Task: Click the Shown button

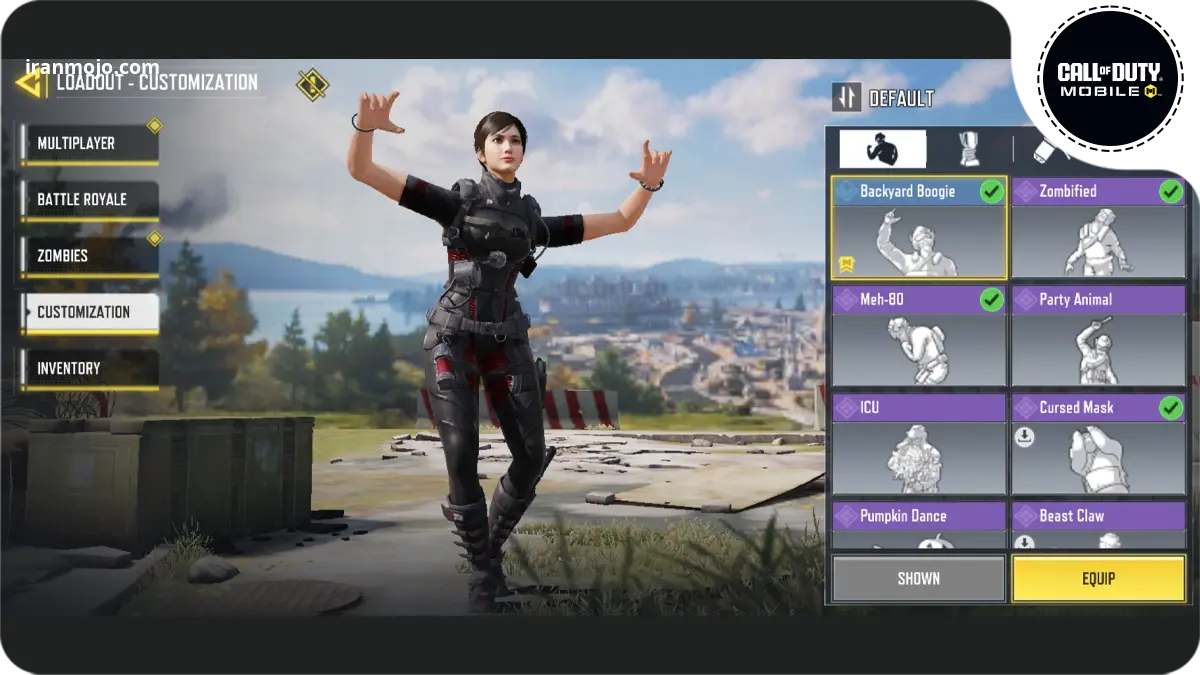Action: 918,579
